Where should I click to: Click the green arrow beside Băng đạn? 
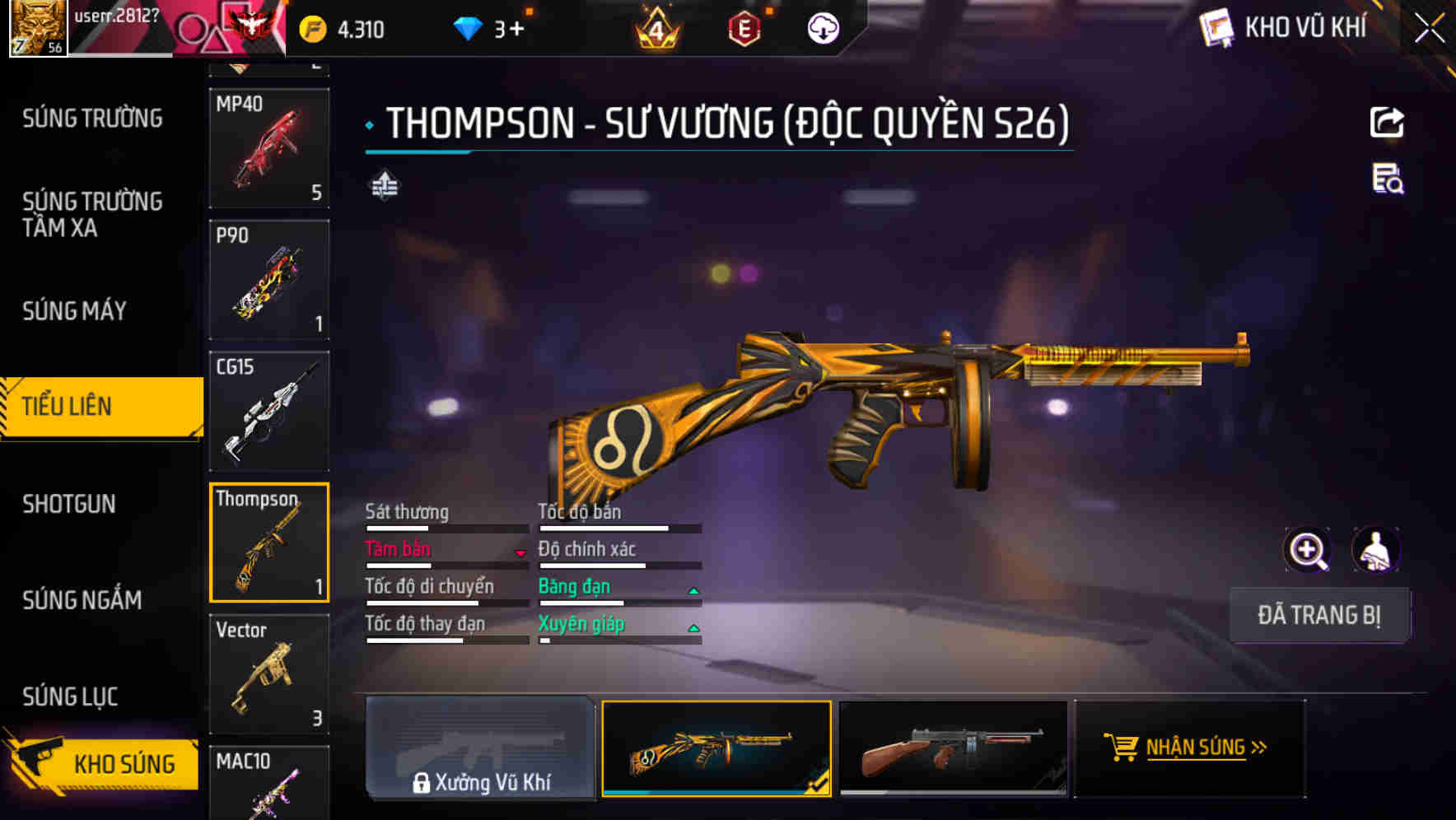(x=693, y=589)
